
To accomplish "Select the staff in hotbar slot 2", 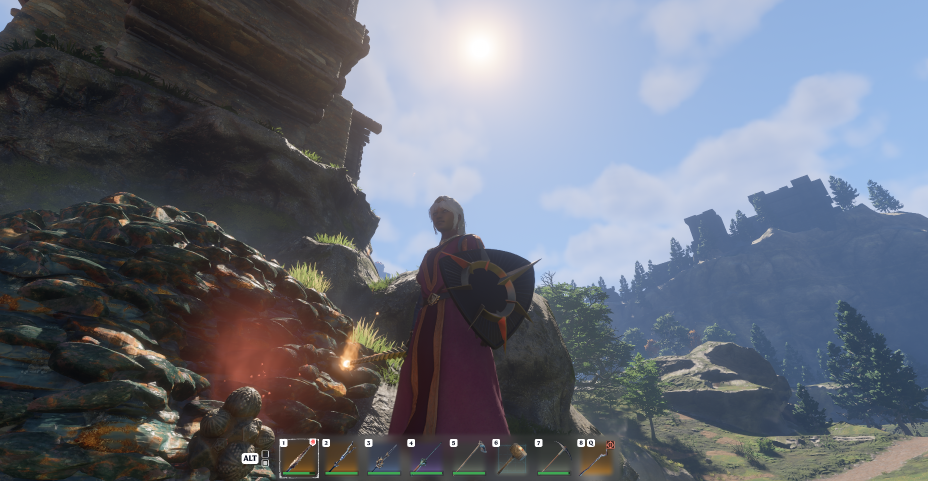I will (x=341, y=458).
